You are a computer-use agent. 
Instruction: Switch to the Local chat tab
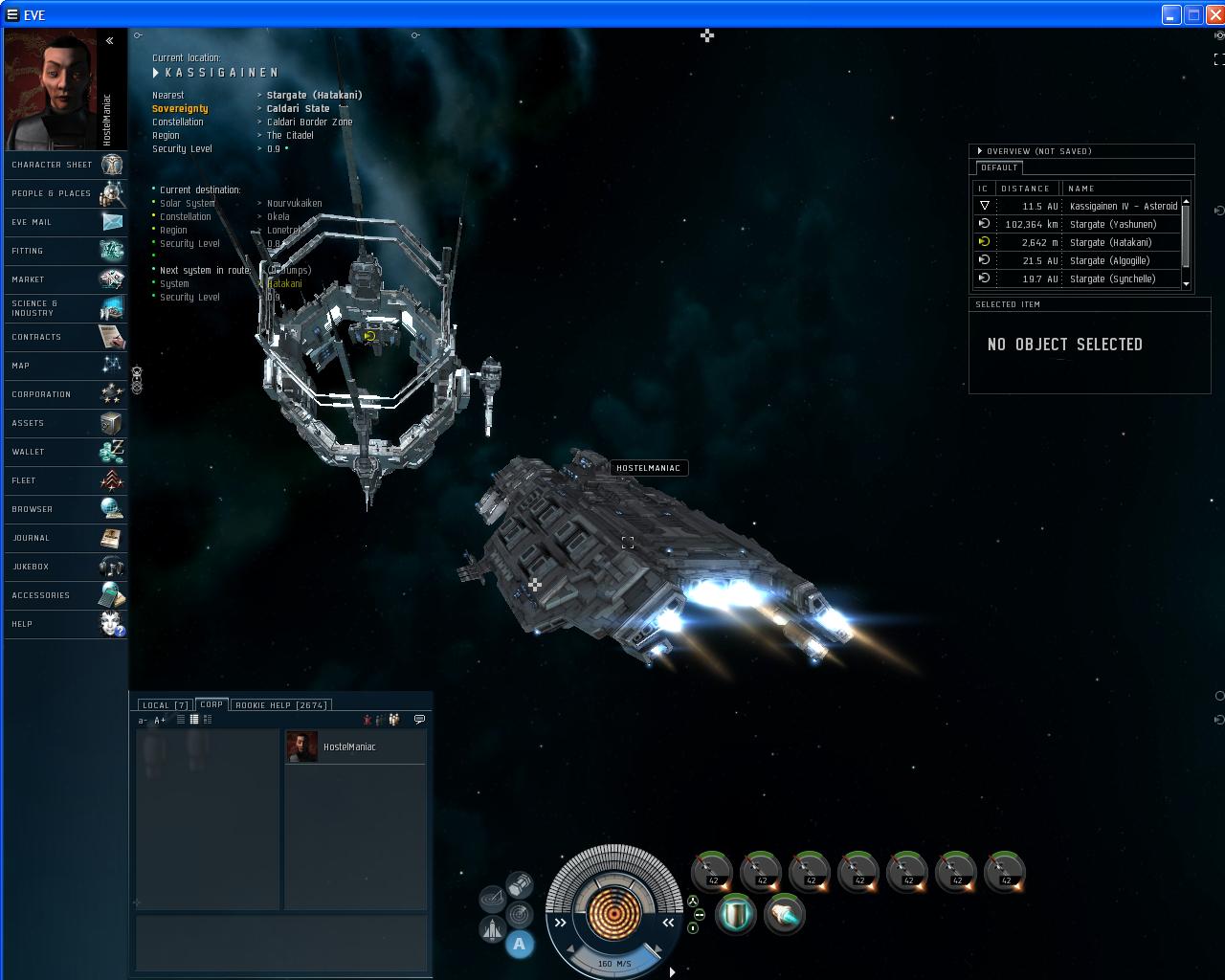point(165,705)
